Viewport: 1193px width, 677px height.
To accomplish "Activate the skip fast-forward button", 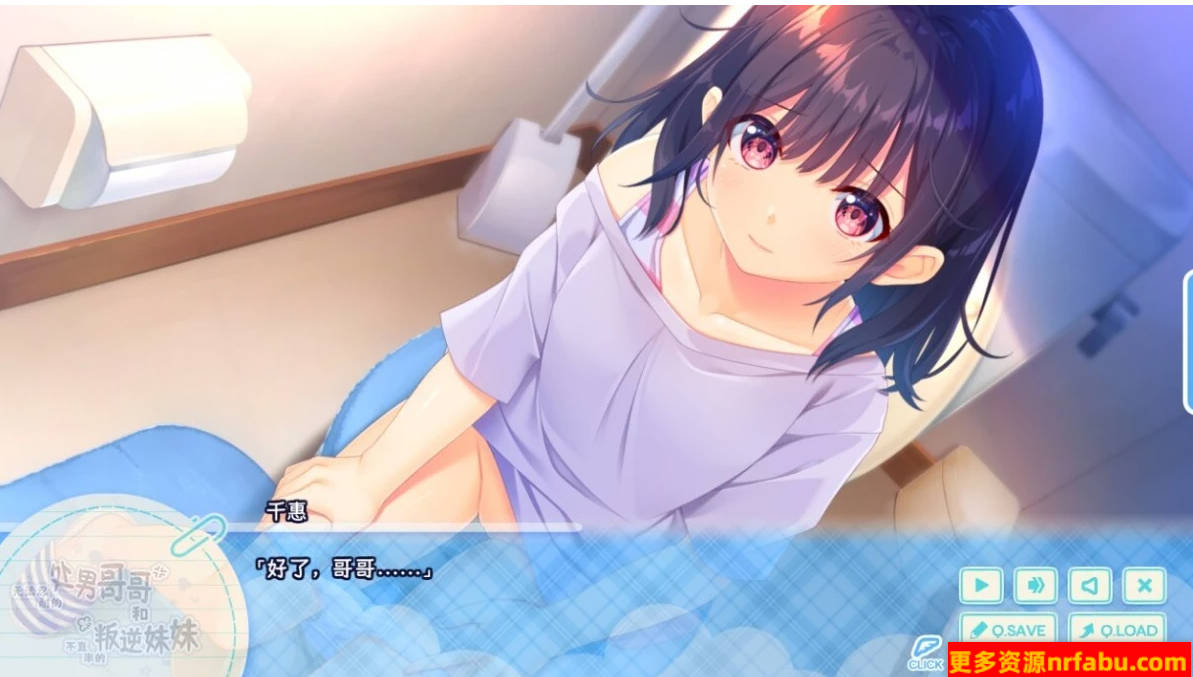I will 1035,585.
